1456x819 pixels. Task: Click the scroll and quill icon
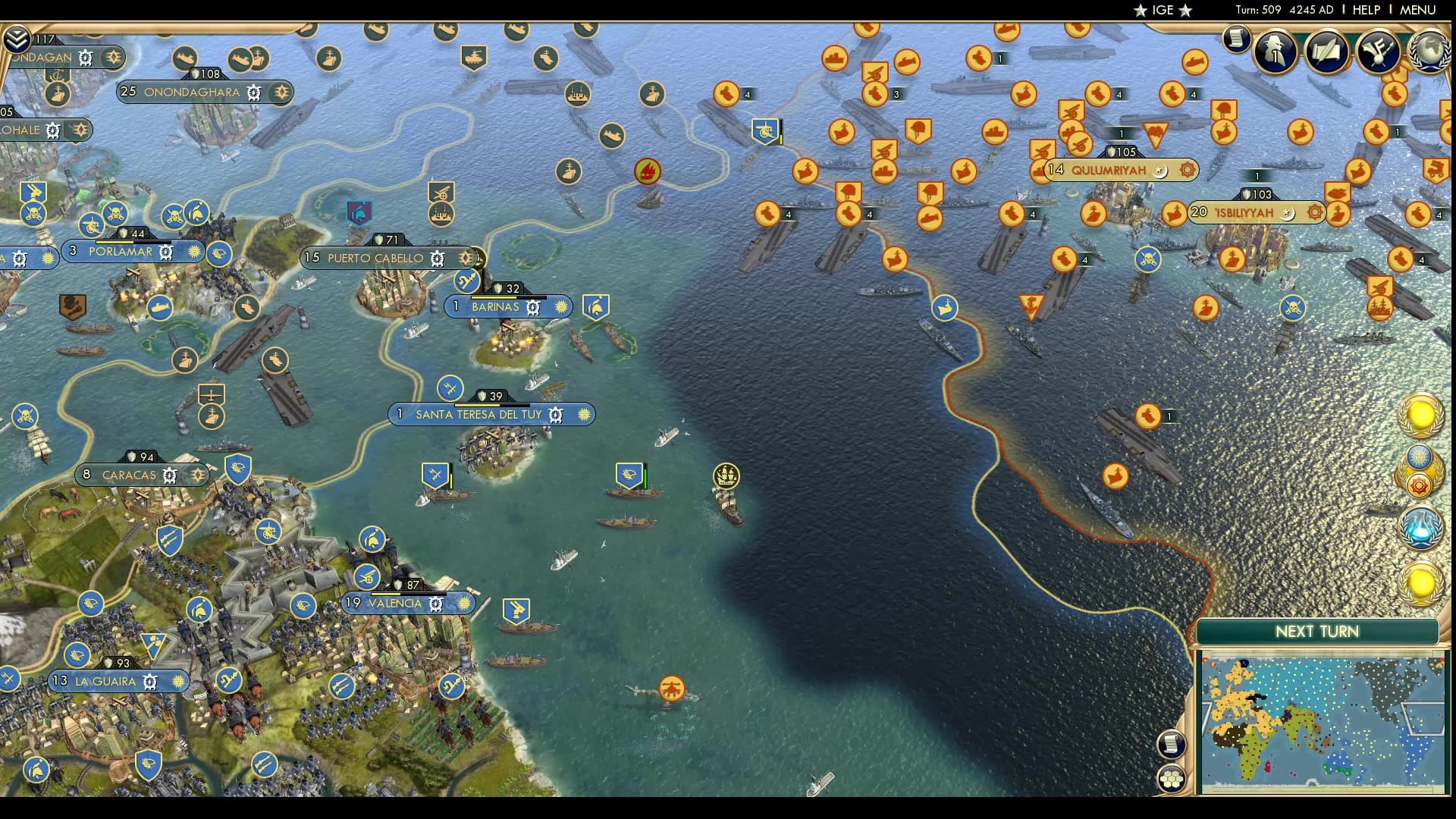[1326, 52]
